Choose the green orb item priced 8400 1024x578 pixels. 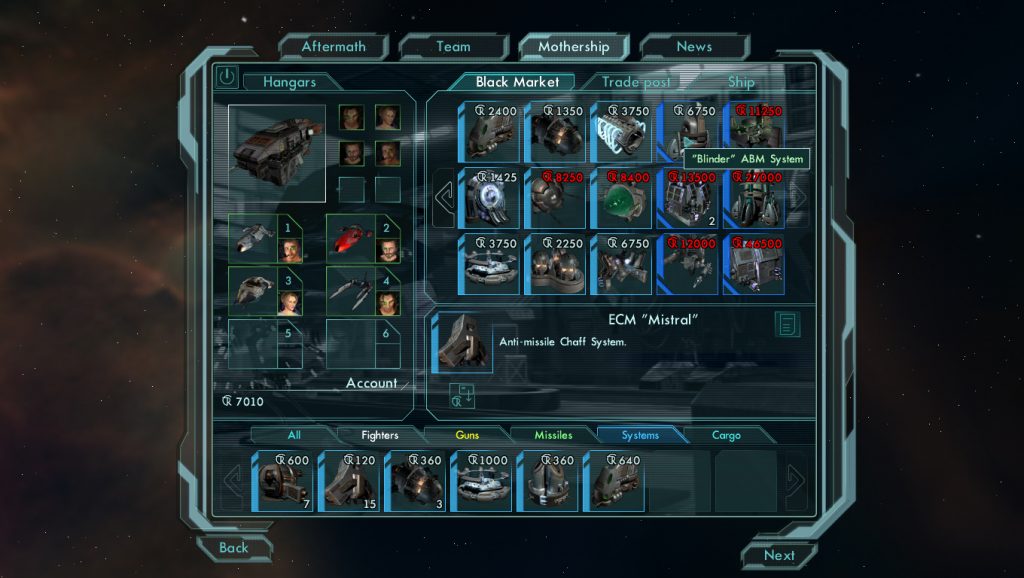tap(621, 197)
